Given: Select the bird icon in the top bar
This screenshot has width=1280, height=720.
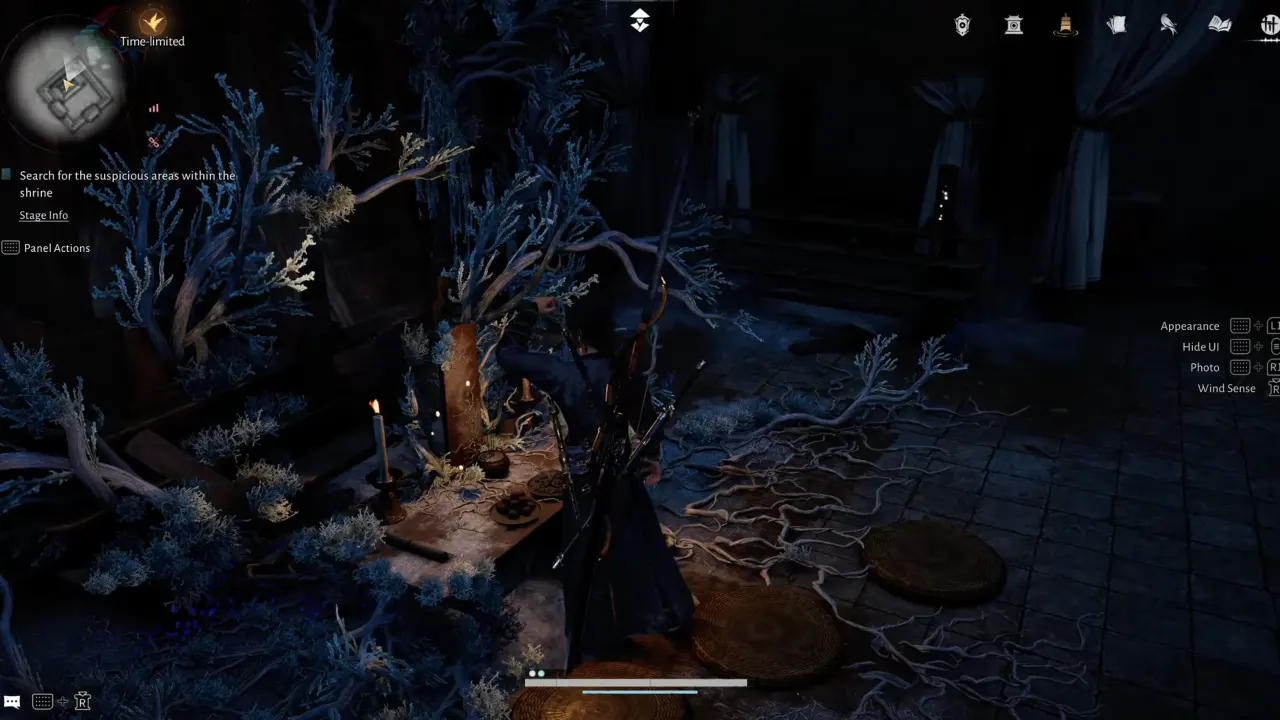Looking at the screenshot, I should 1168,24.
